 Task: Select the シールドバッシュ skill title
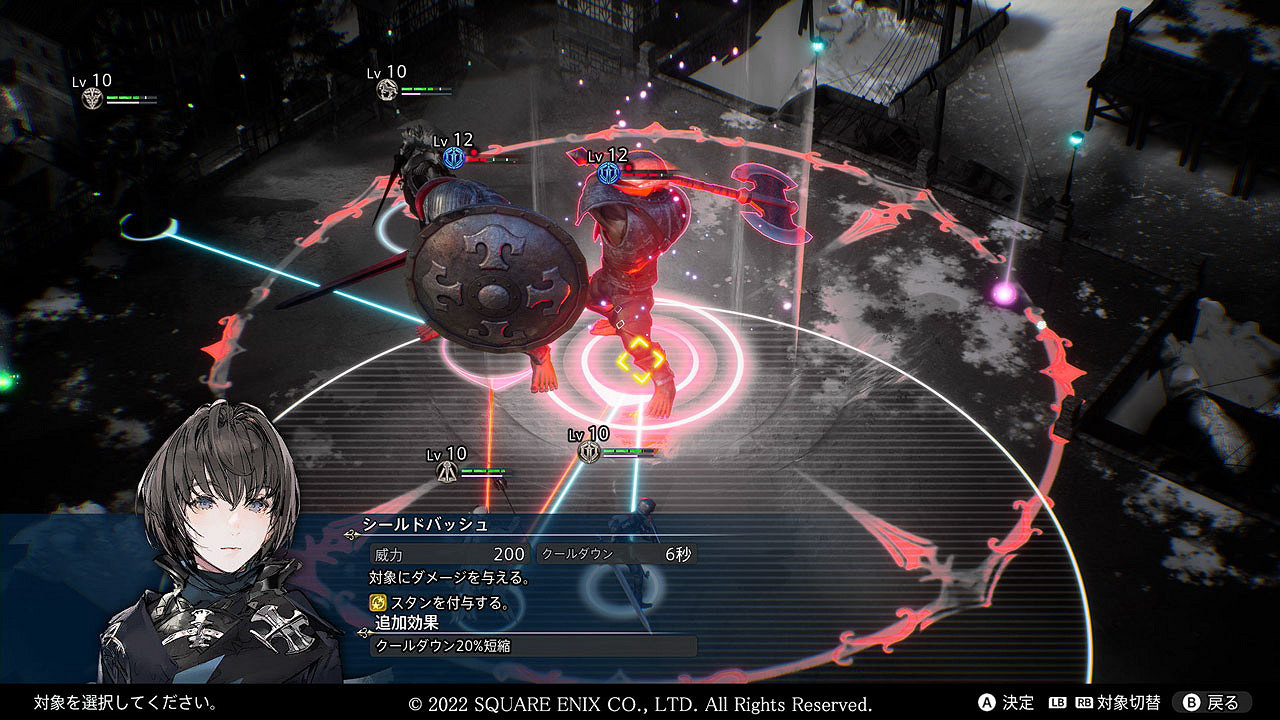pos(425,524)
